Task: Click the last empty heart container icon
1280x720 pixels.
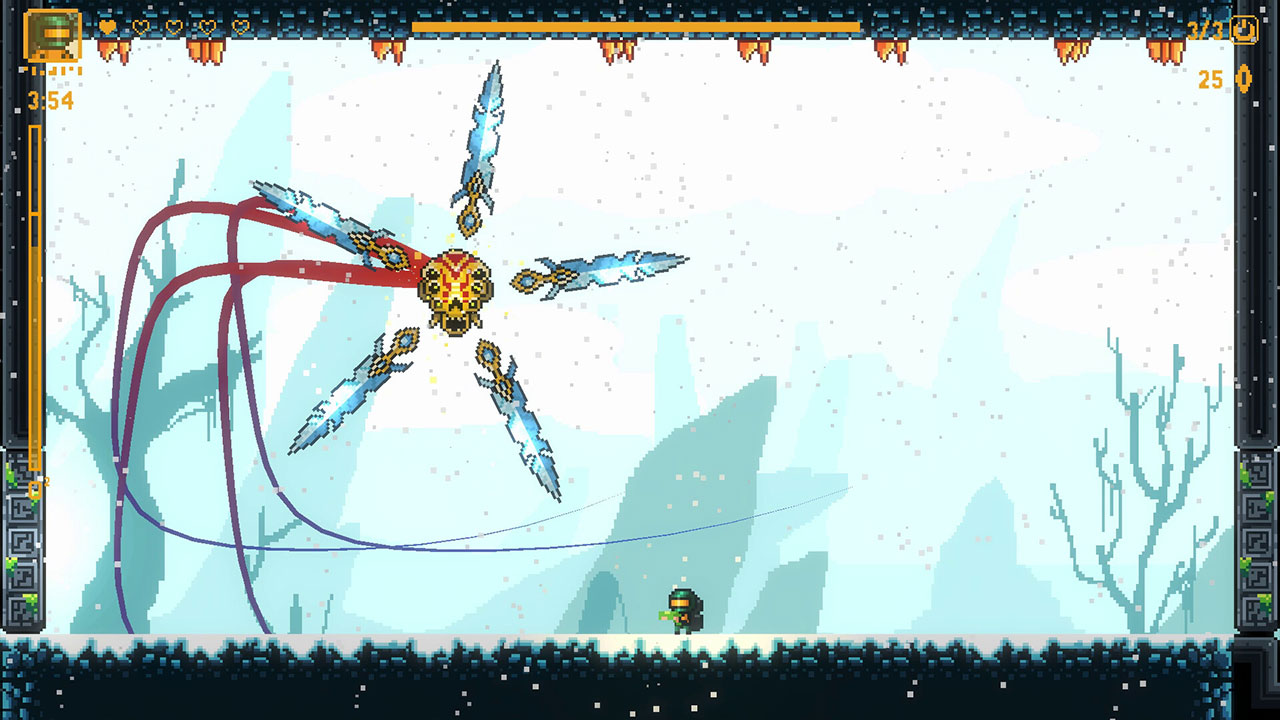Action: (240, 27)
